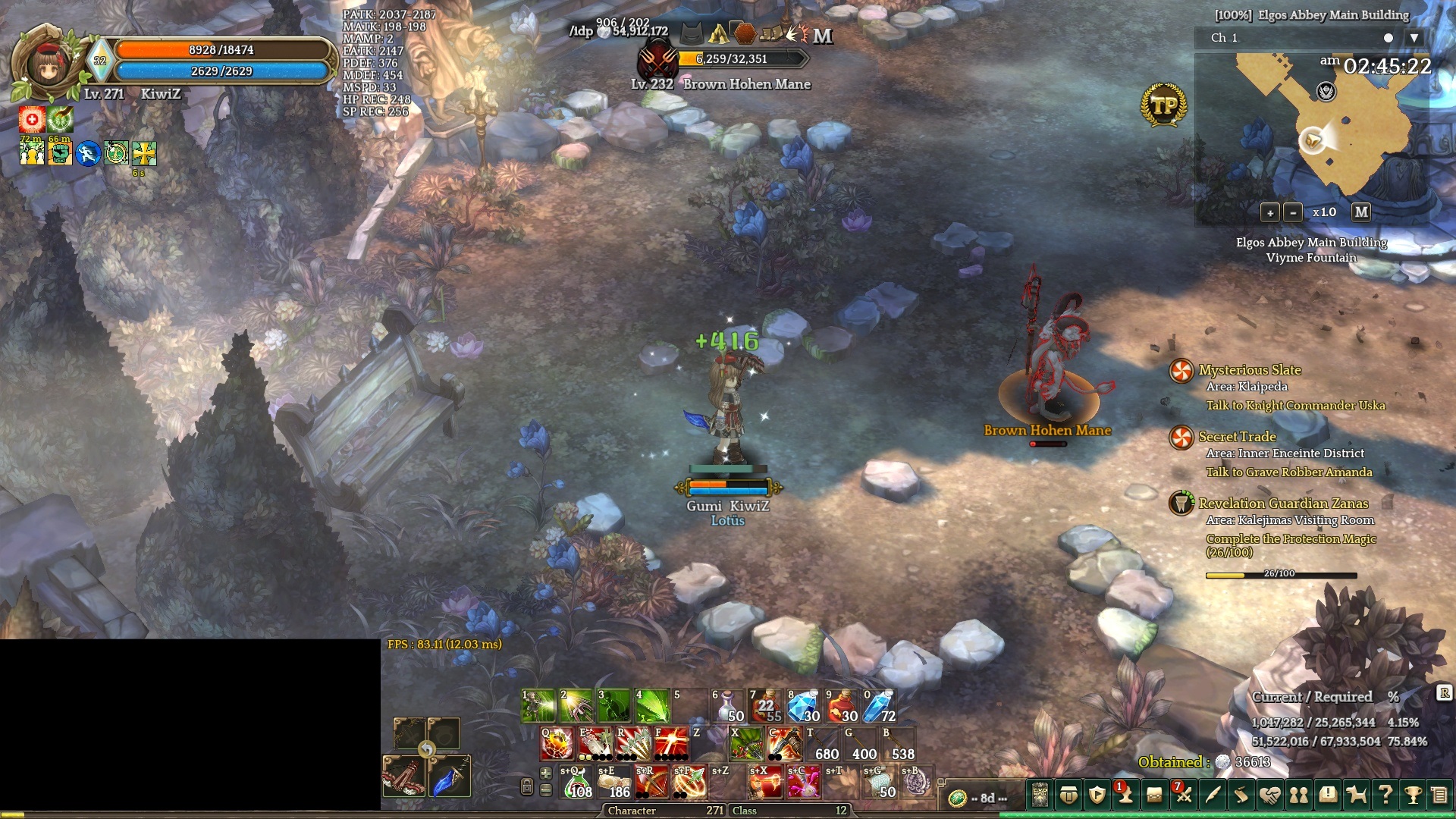Zoom in the minimap with plus button
Image resolution: width=1456 pixels, height=819 pixels.
tap(1270, 213)
